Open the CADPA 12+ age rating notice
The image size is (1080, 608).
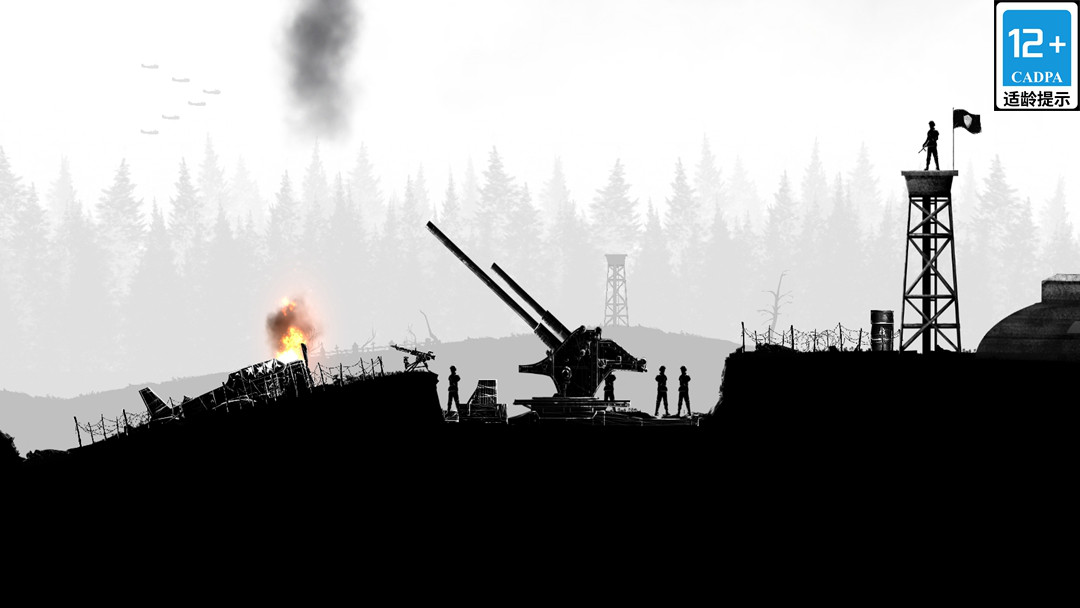(1036, 55)
